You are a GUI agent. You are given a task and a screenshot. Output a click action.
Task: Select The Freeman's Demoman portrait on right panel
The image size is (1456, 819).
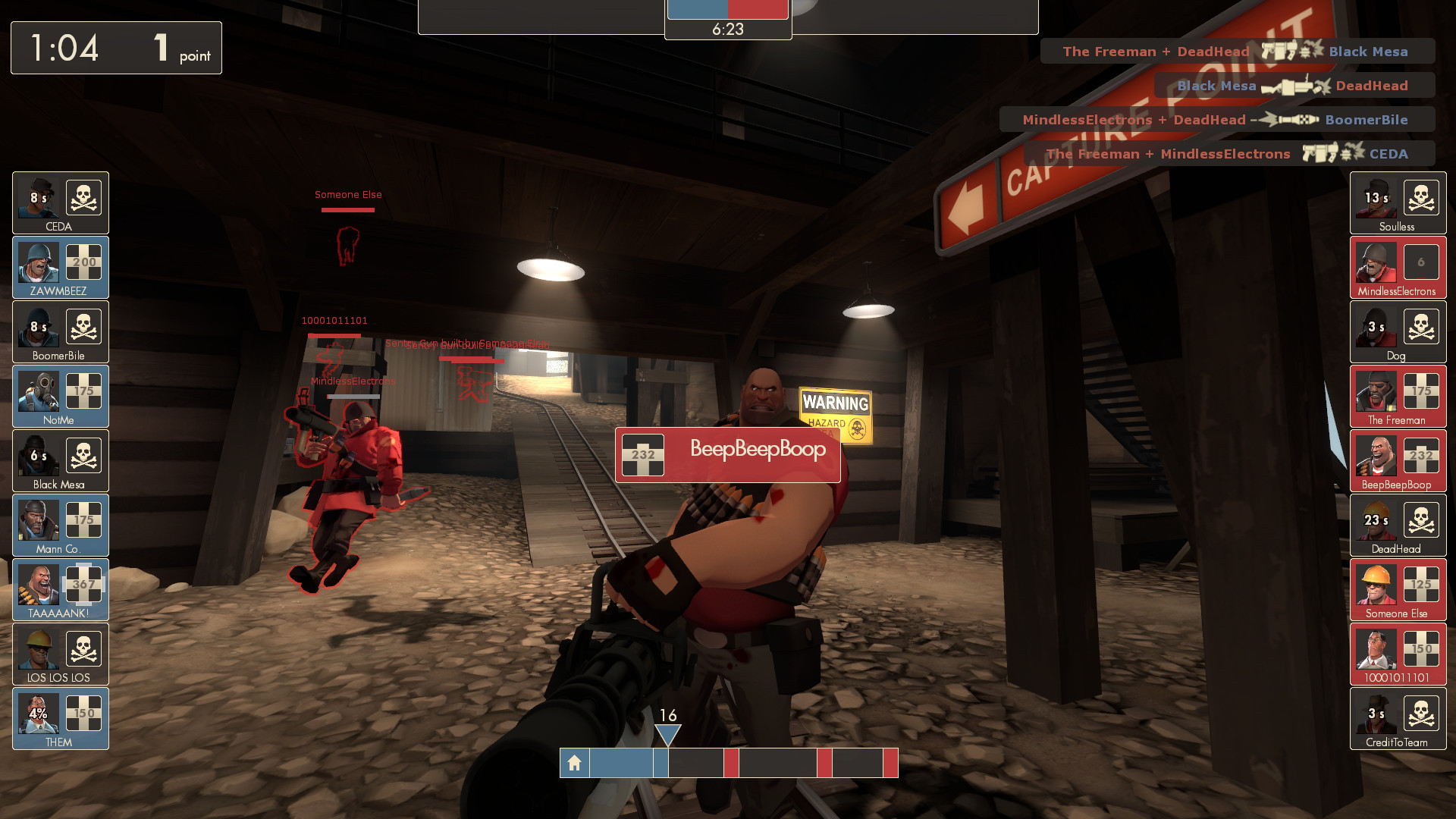click(x=1376, y=390)
